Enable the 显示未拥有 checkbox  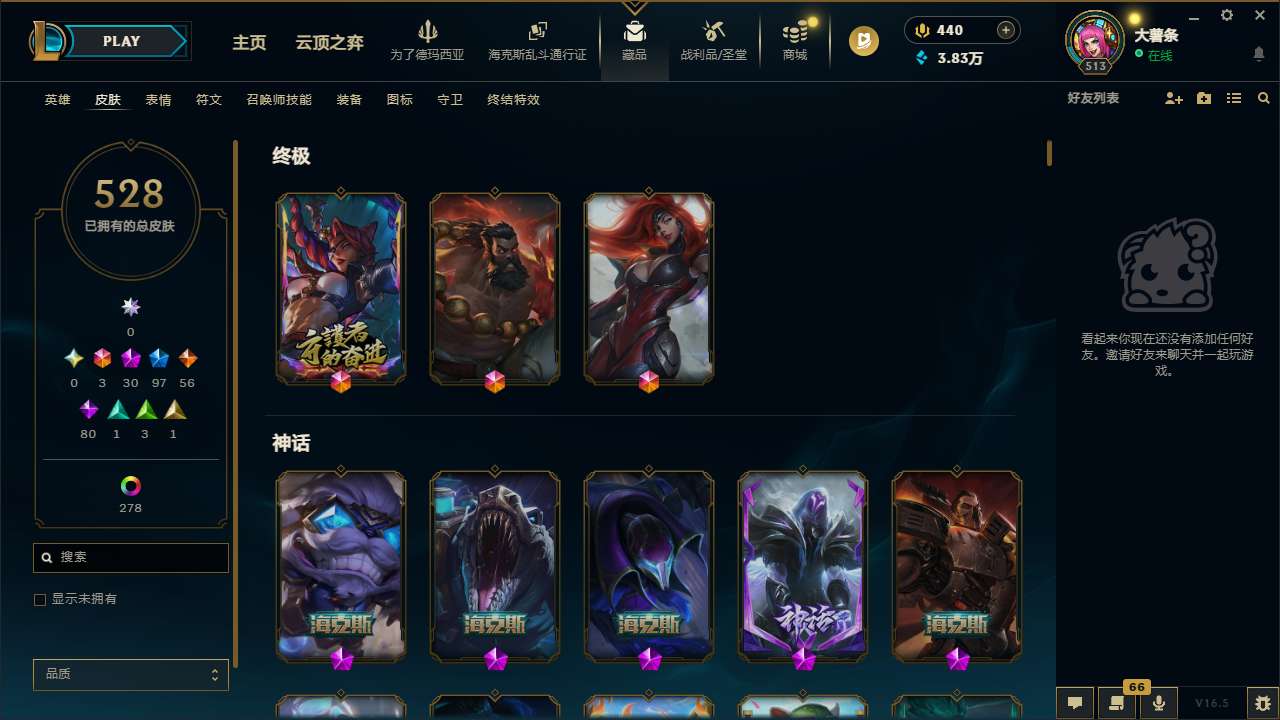[40, 599]
